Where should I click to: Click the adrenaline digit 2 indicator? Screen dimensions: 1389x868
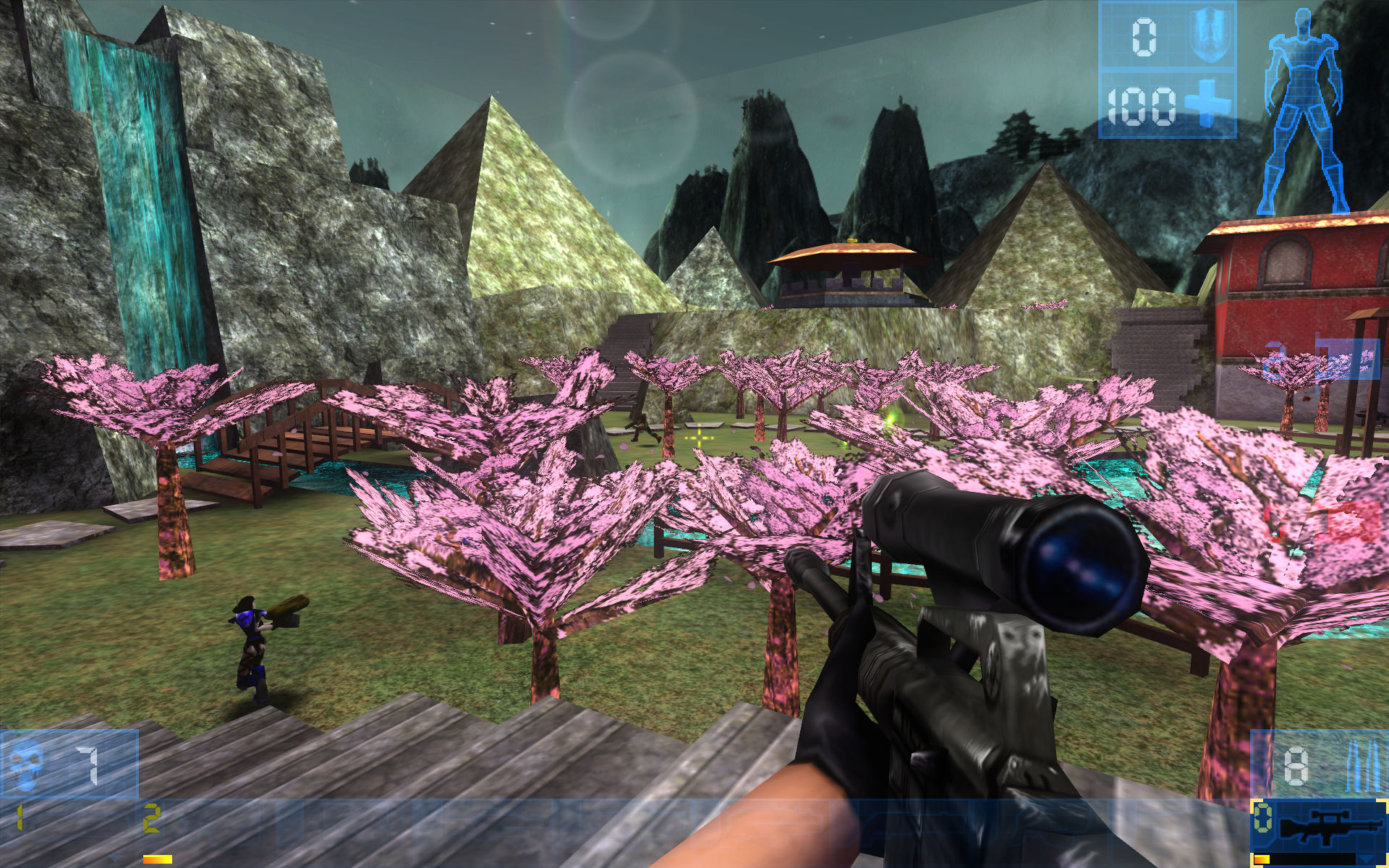coord(150,819)
